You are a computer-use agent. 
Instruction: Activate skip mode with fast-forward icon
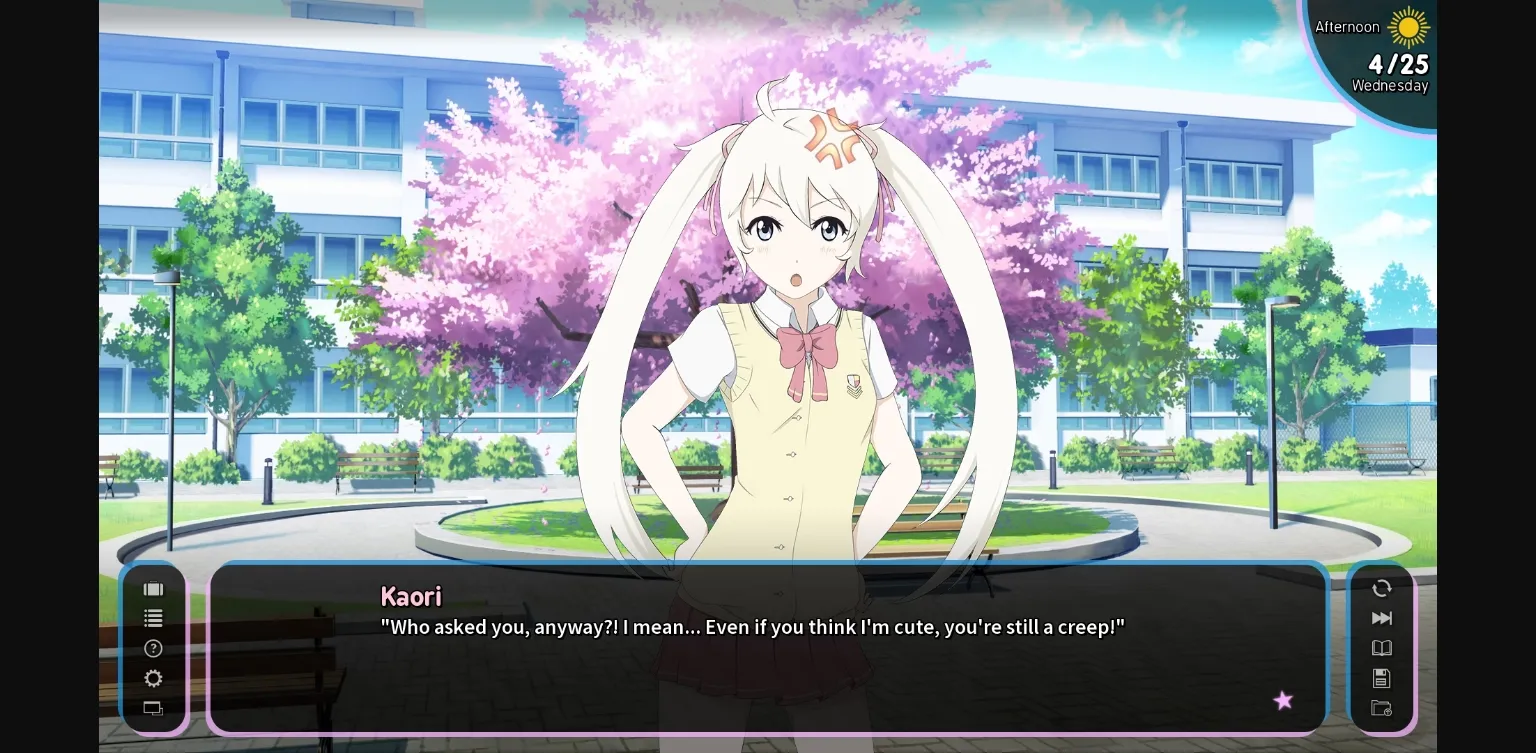(x=1381, y=618)
